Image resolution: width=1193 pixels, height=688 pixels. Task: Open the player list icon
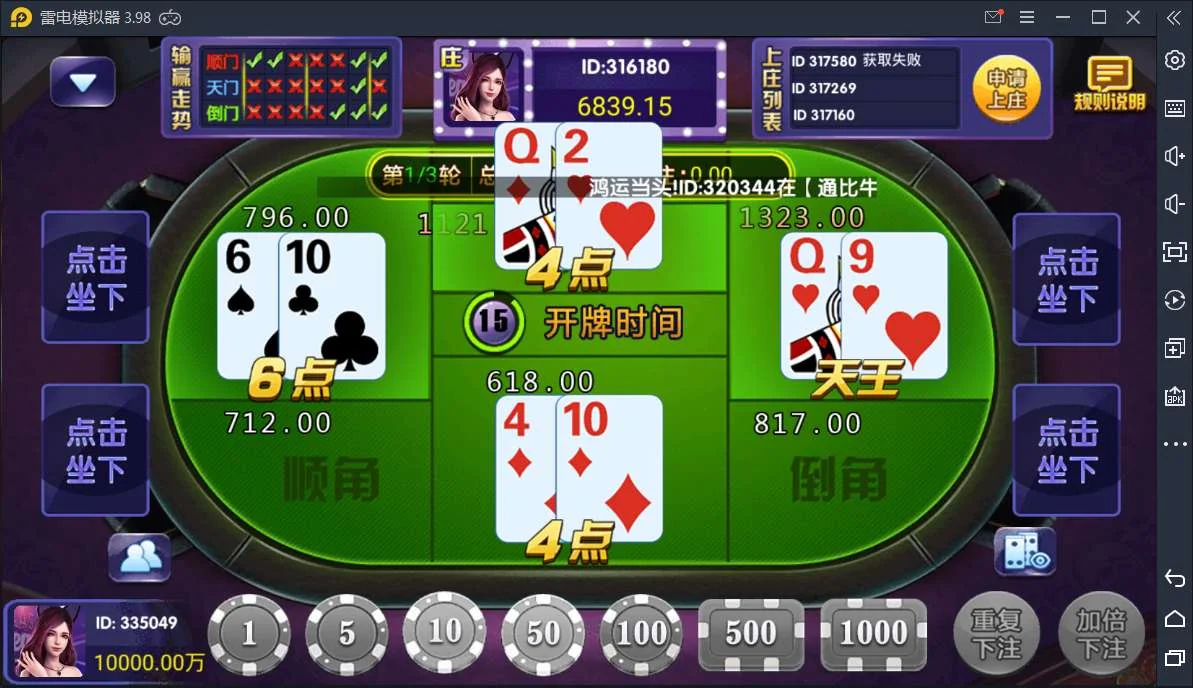140,557
